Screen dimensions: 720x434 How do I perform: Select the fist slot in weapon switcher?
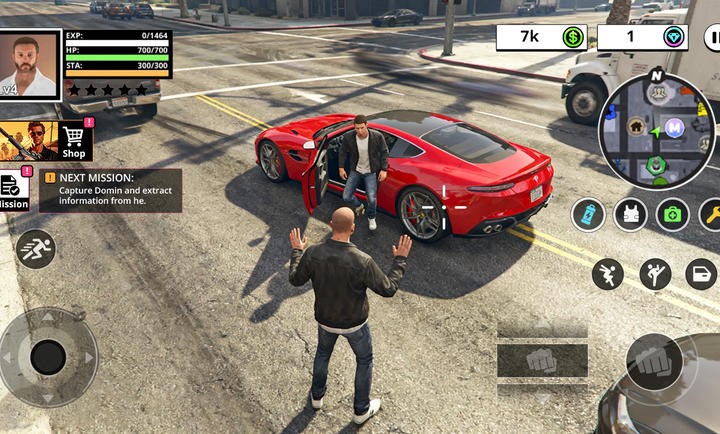(541, 360)
